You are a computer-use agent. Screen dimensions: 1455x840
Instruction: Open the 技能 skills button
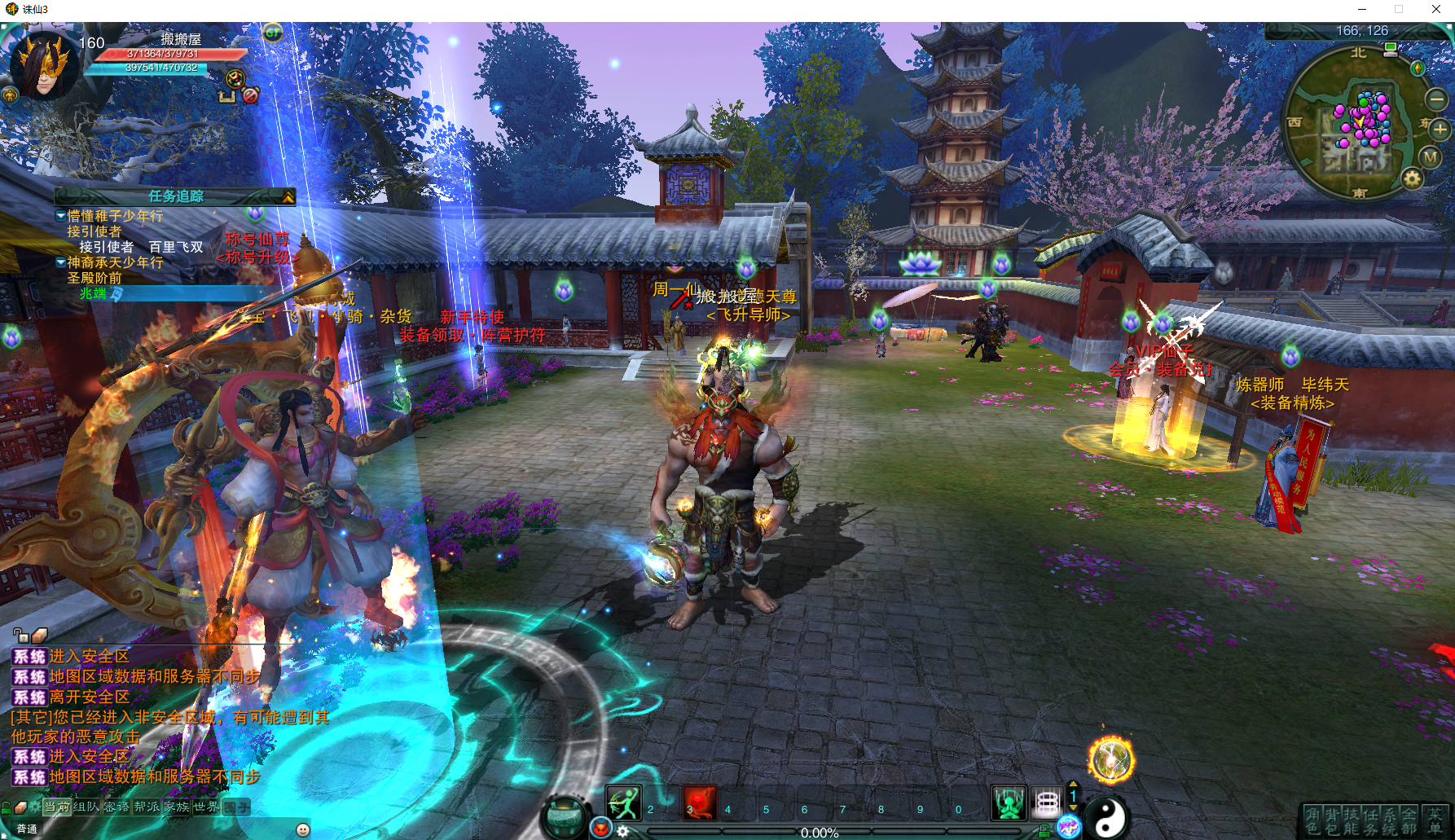(1351, 820)
